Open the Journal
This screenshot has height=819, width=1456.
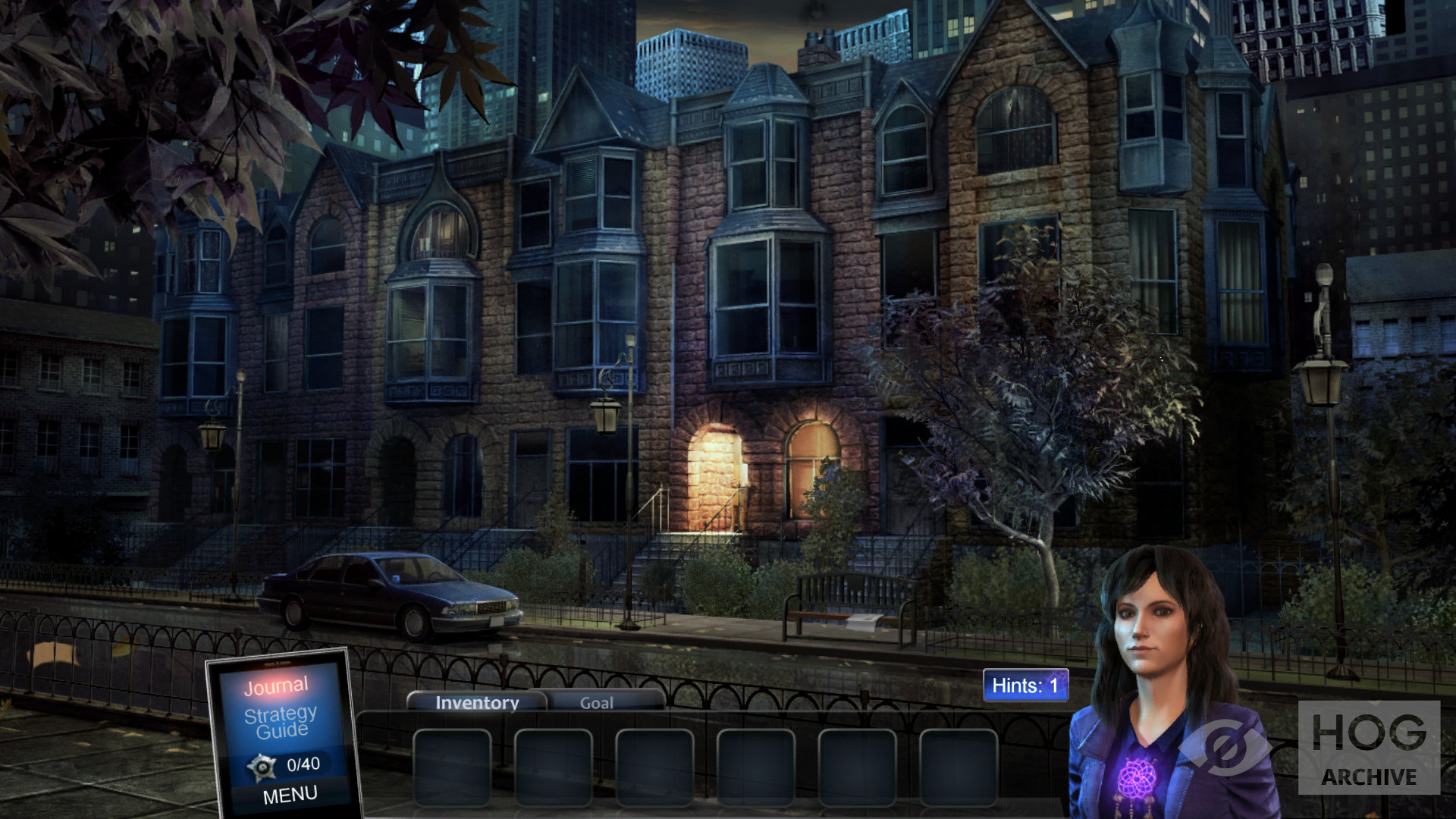[276, 686]
